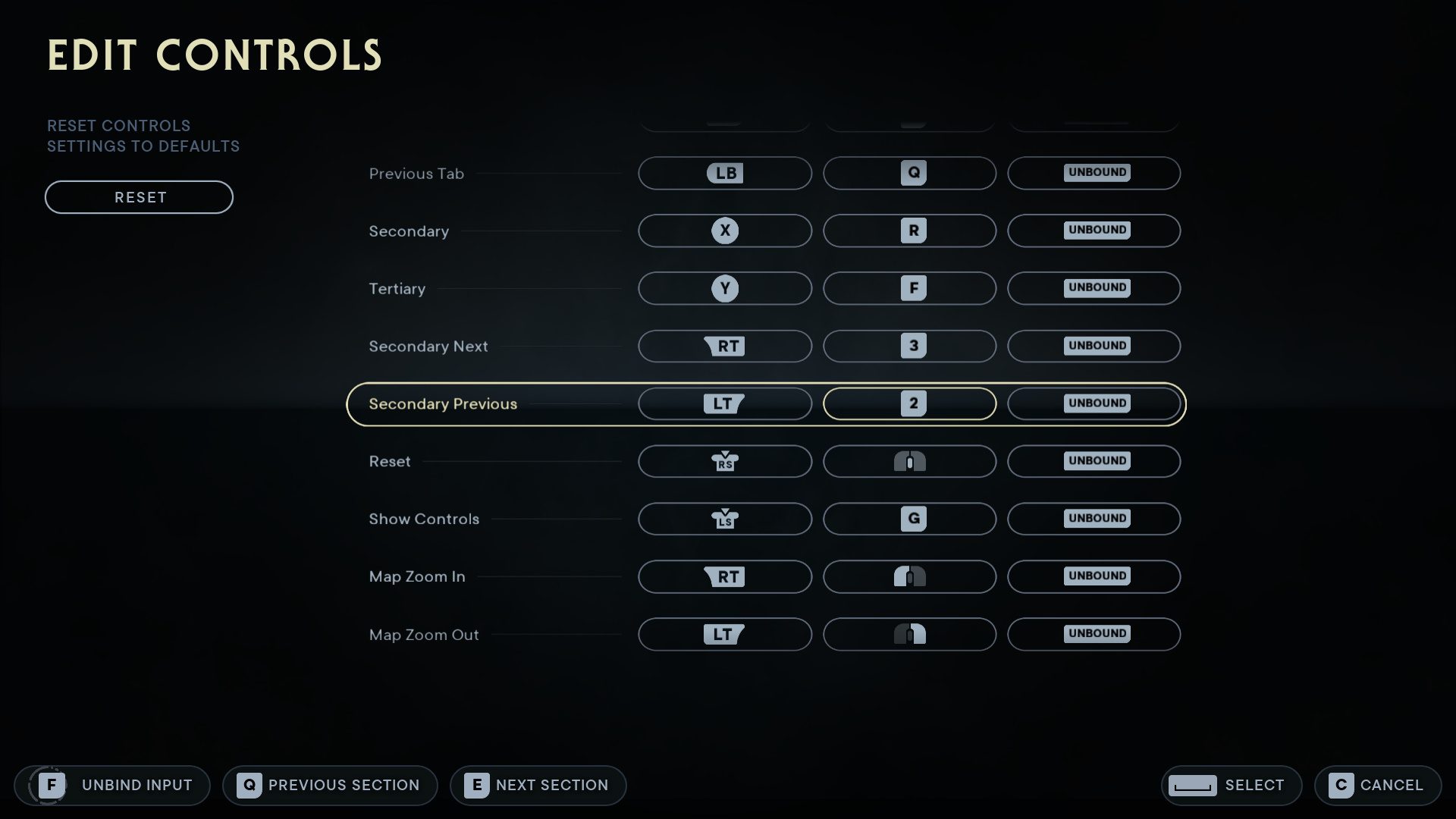Click the UNBOUND slot for Tertiary
Screen dimensions: 1456x819
pos(1094,288)
